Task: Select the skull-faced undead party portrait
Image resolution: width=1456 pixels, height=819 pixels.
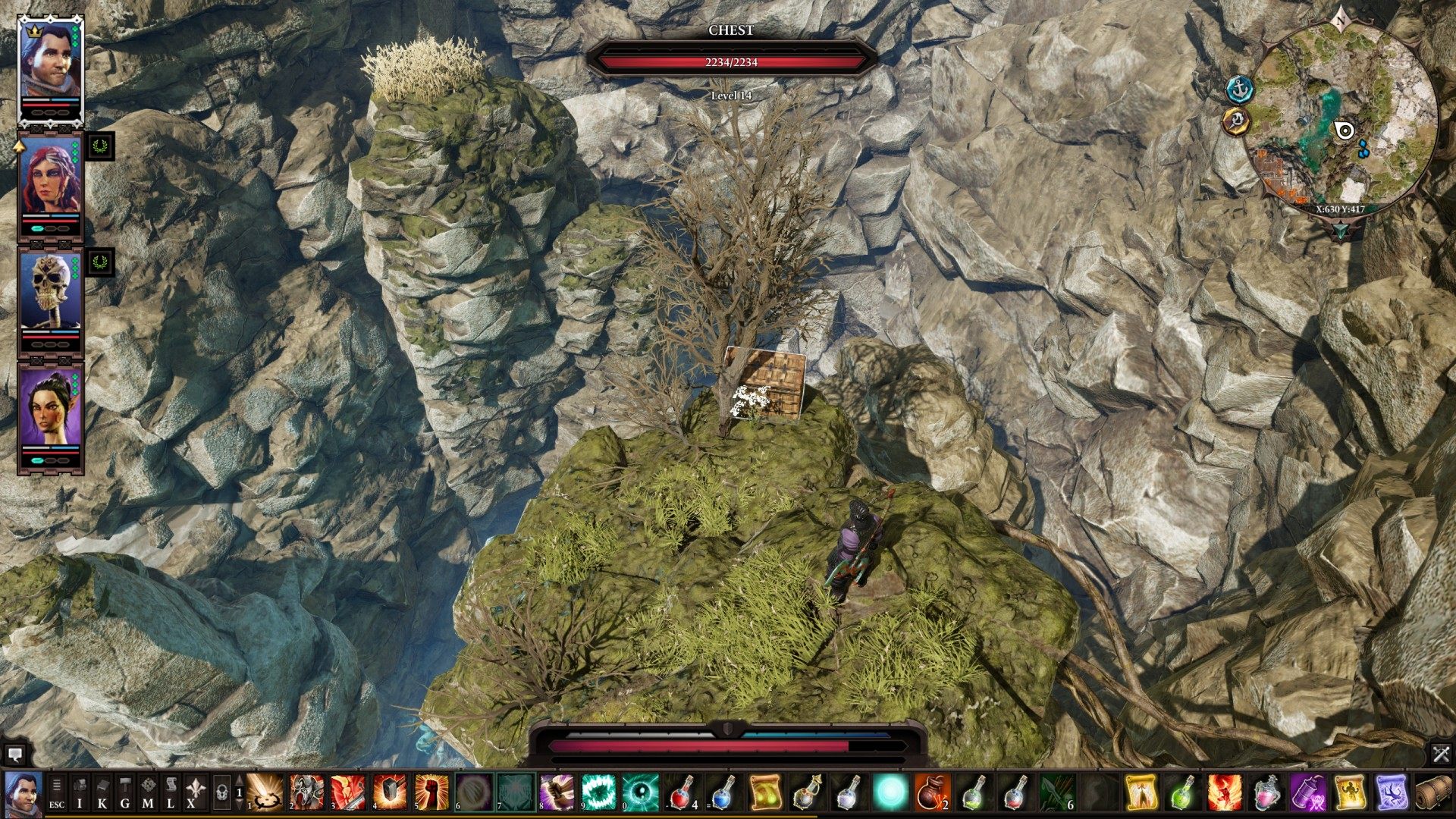Action: (50, 291)
